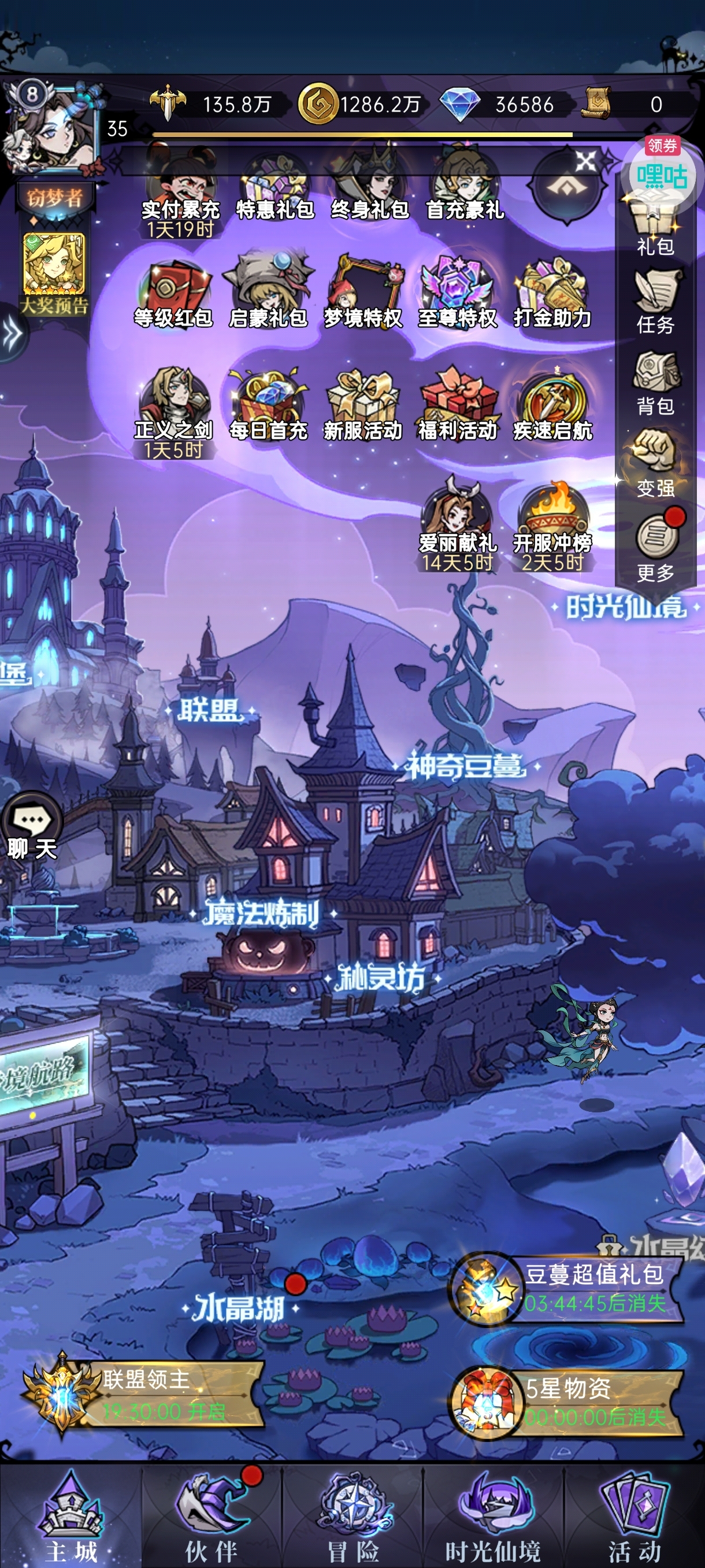Open the 礼包 gift pack menu
Image resolution: width=705 pixels, height=1568 pixels.
coord(655,227)
